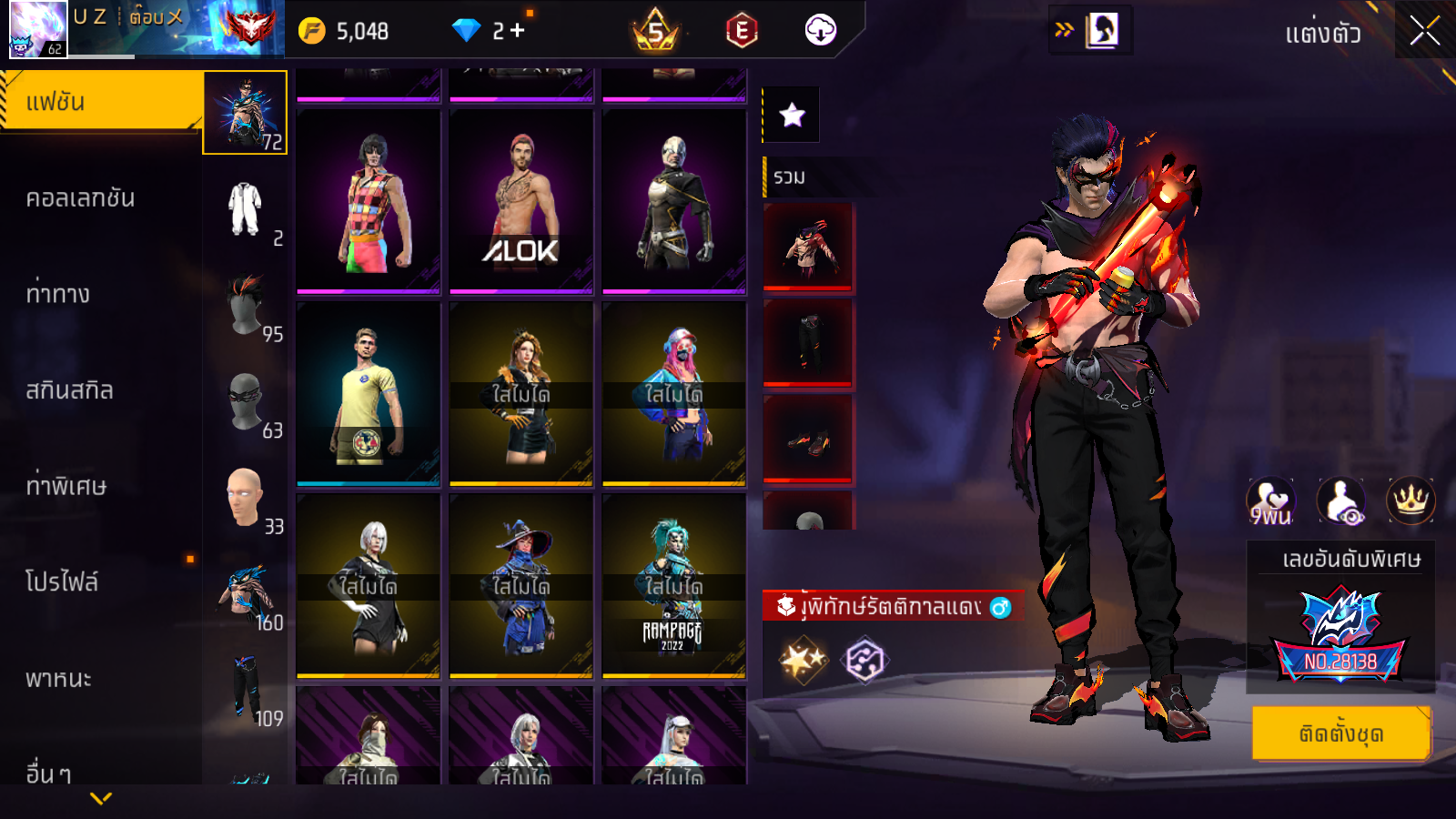Select the colorful checkered vest outfit
This screenshot has height=819, width=1456.
(x=368, y=202)
